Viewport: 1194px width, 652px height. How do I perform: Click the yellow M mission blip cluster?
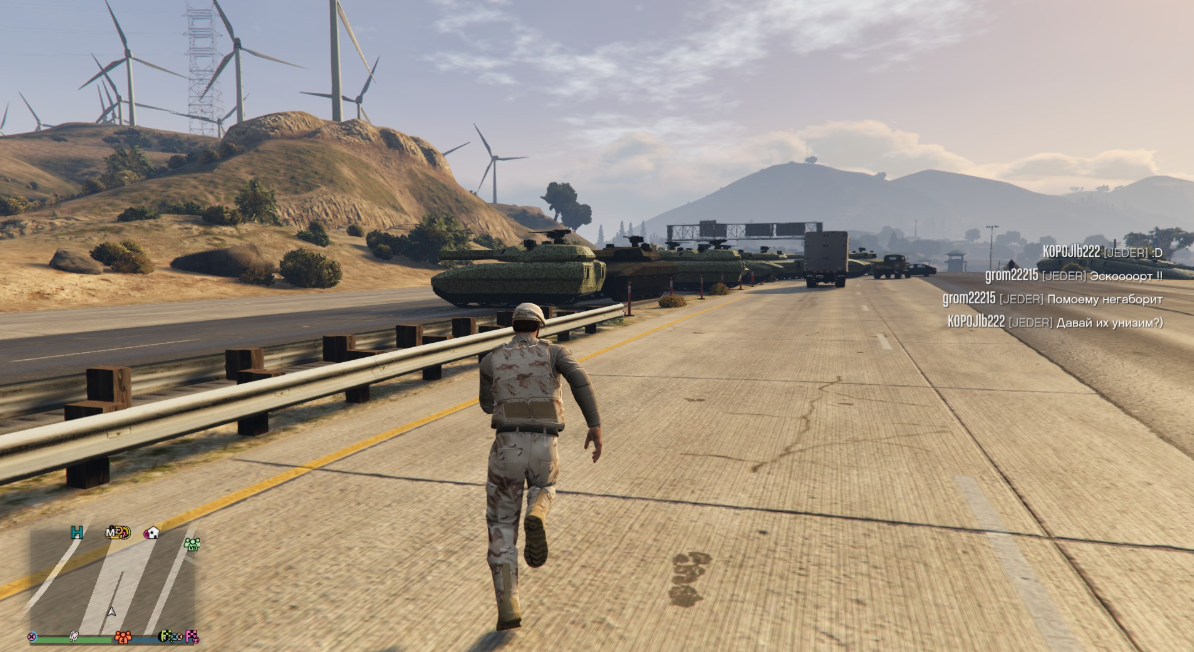pos(118,532)
